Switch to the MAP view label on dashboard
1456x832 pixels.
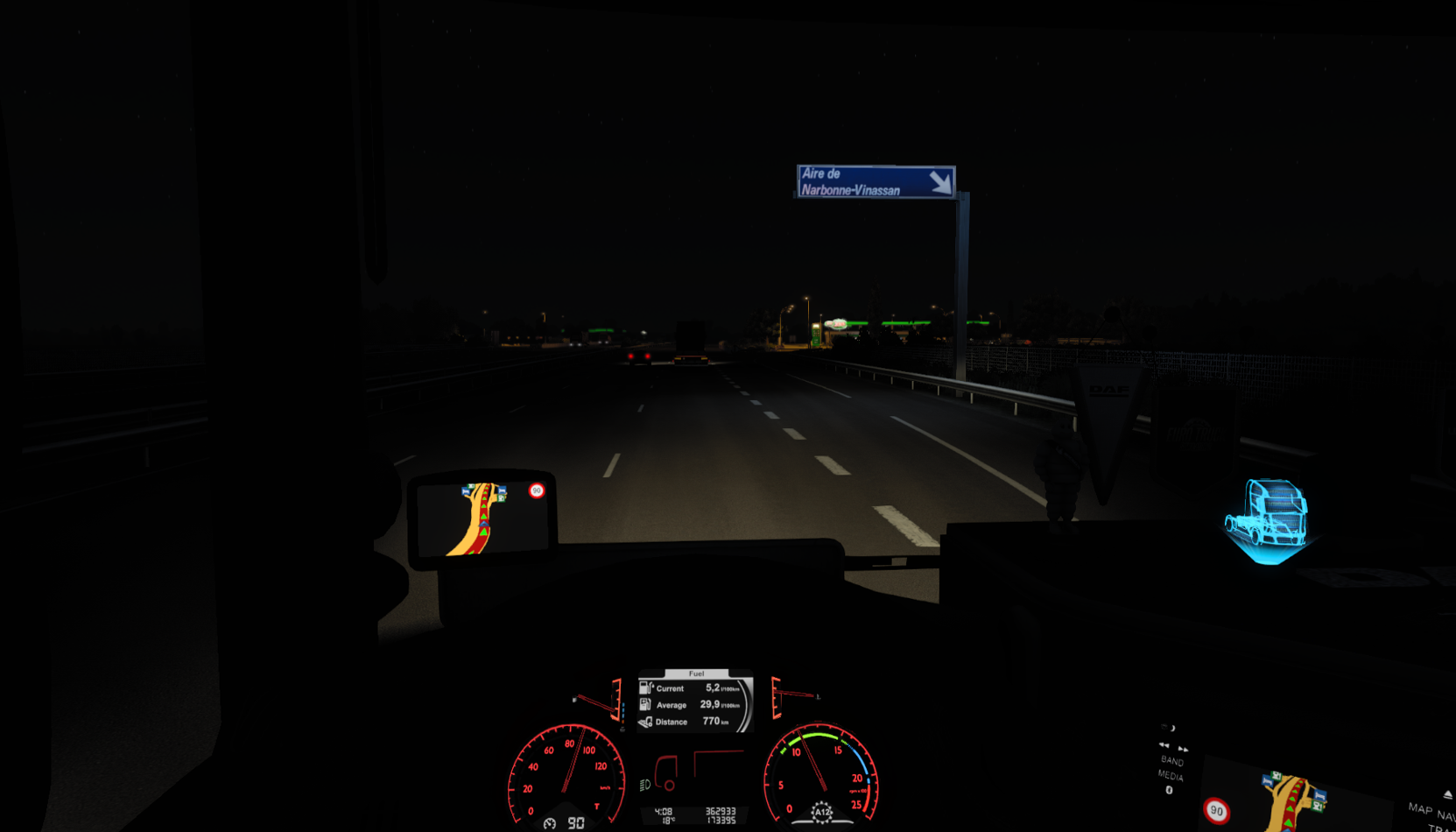click(1420, 809)
